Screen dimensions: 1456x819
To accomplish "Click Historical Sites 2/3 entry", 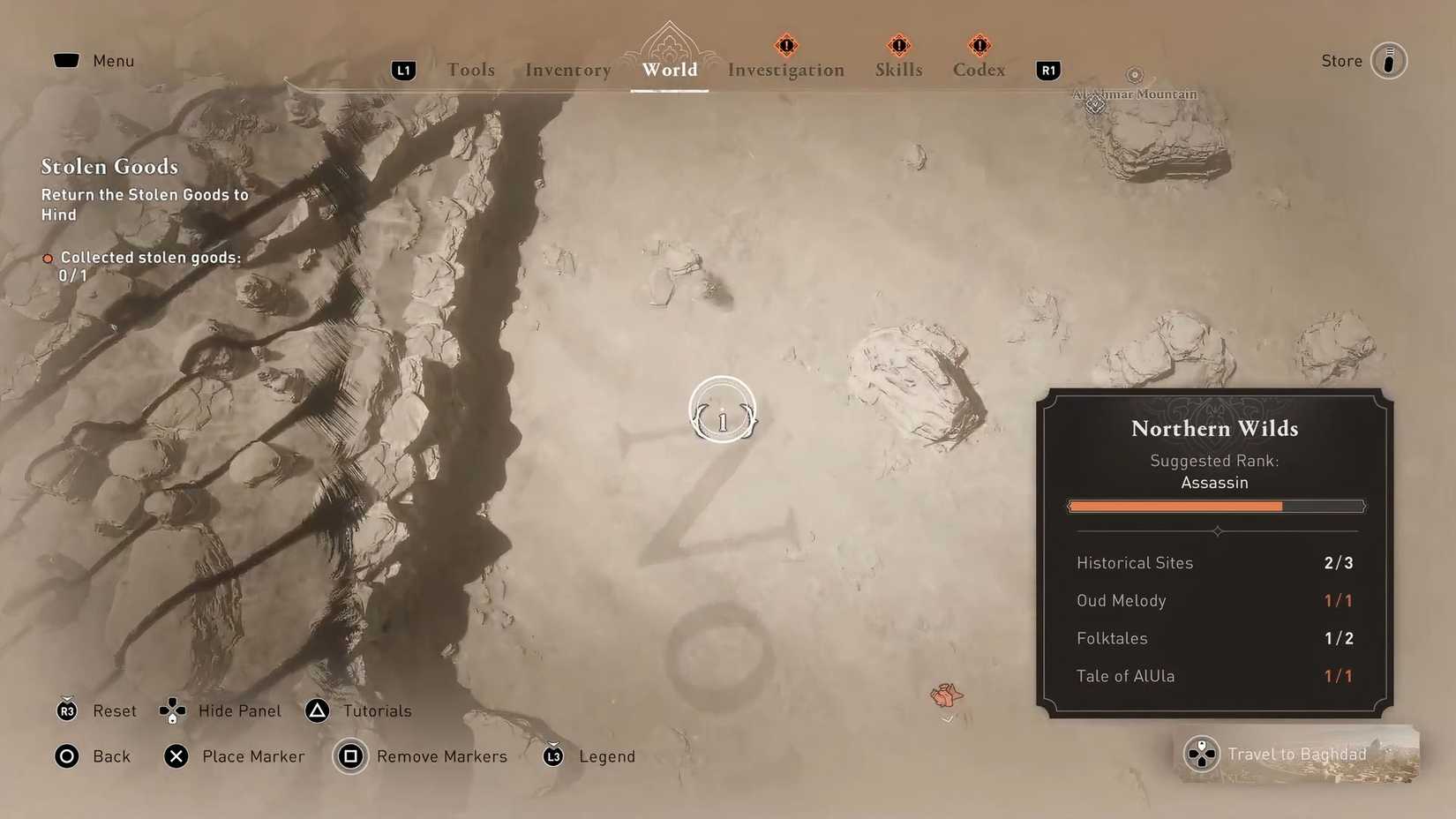I will pyautogui.click(x=1214, y=562).
